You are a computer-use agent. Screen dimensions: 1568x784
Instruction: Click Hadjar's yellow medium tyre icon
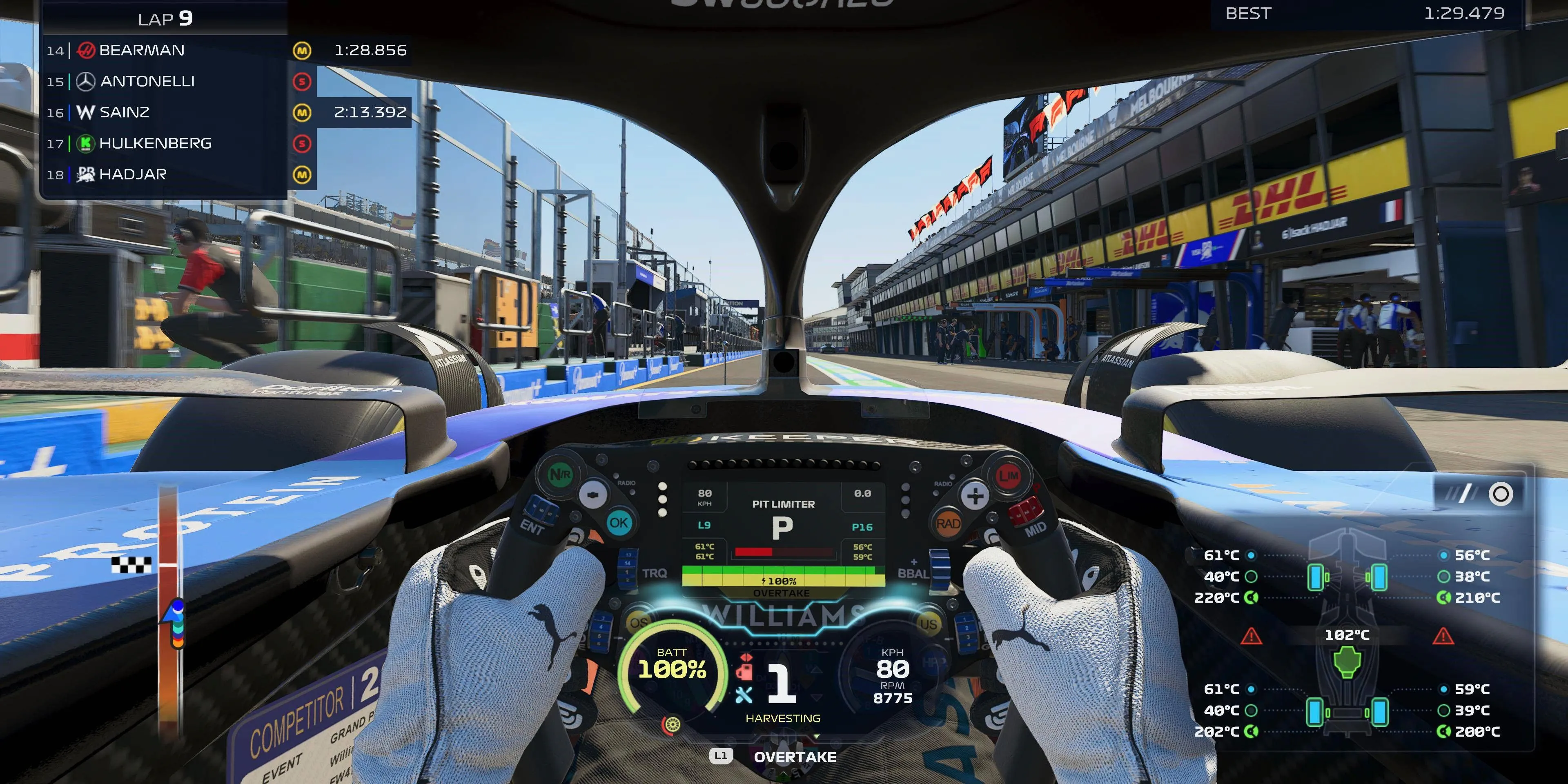coord(302,175)
